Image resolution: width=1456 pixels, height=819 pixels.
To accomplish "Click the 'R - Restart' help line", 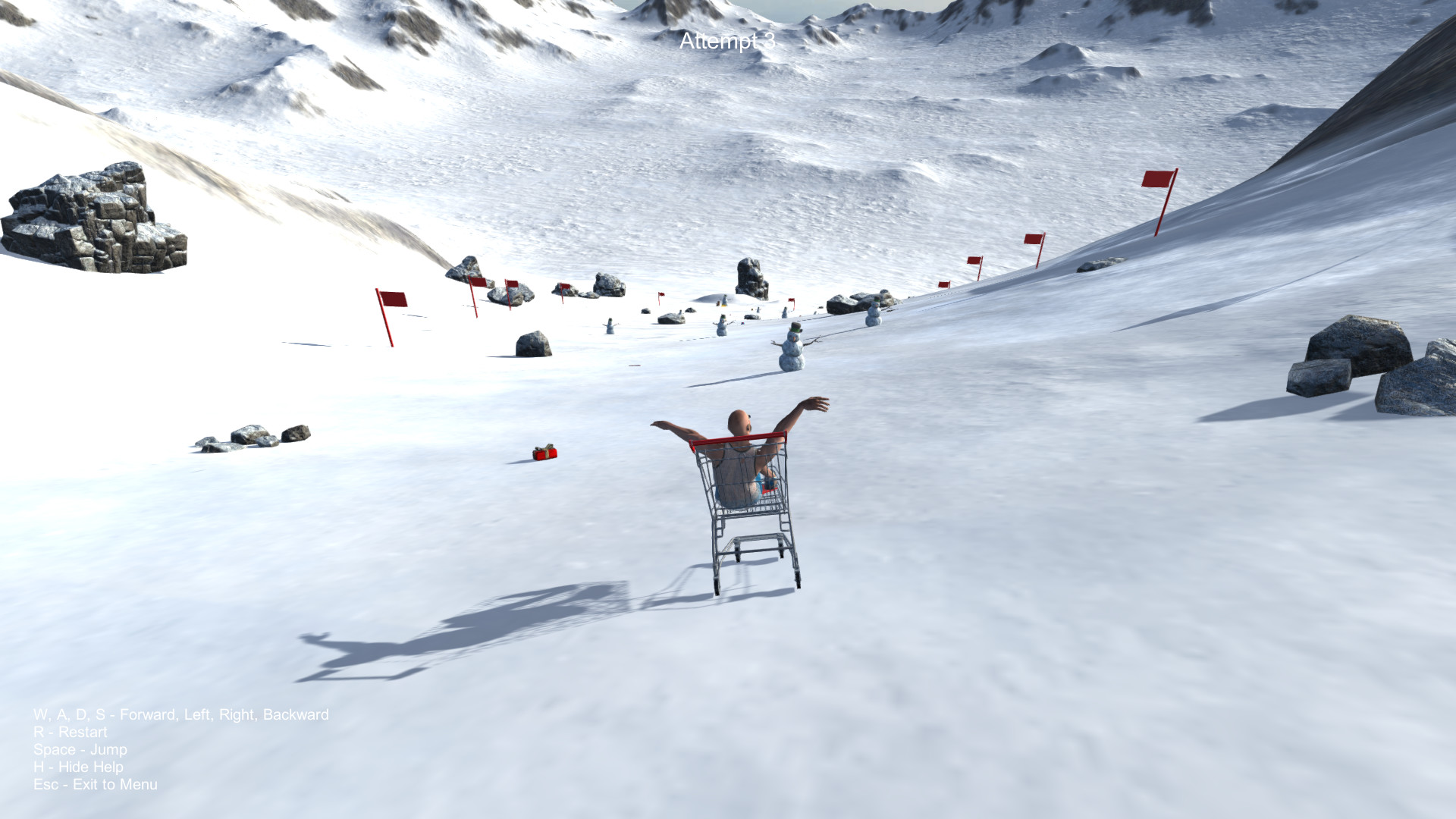I will pyautogui.click(x=70, y=732).
